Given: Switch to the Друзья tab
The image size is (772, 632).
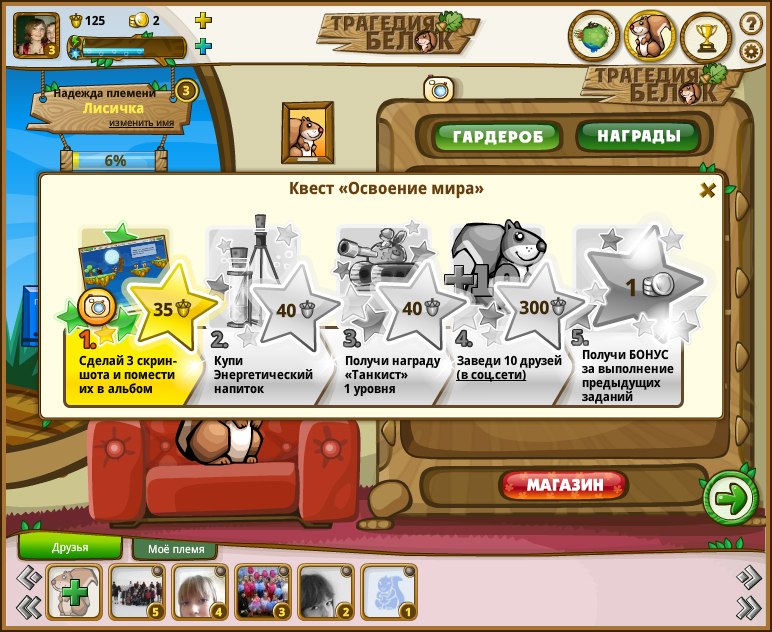Looking at the screenshot, I should point(70,547).
